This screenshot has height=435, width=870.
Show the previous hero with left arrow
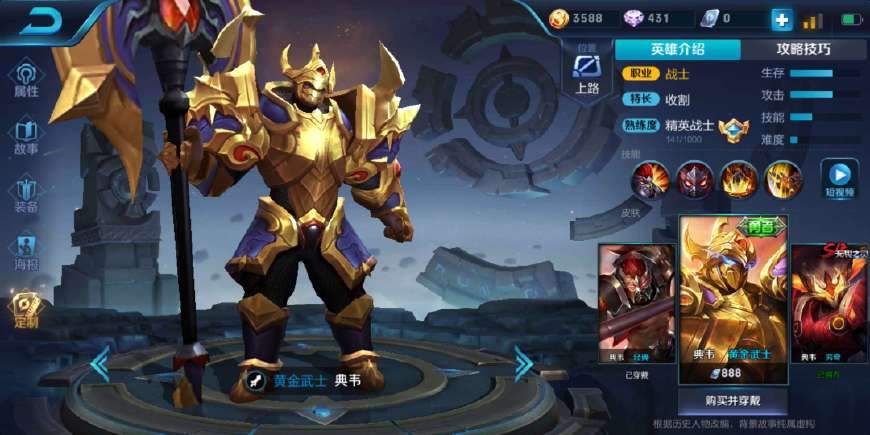pos(99,364)
